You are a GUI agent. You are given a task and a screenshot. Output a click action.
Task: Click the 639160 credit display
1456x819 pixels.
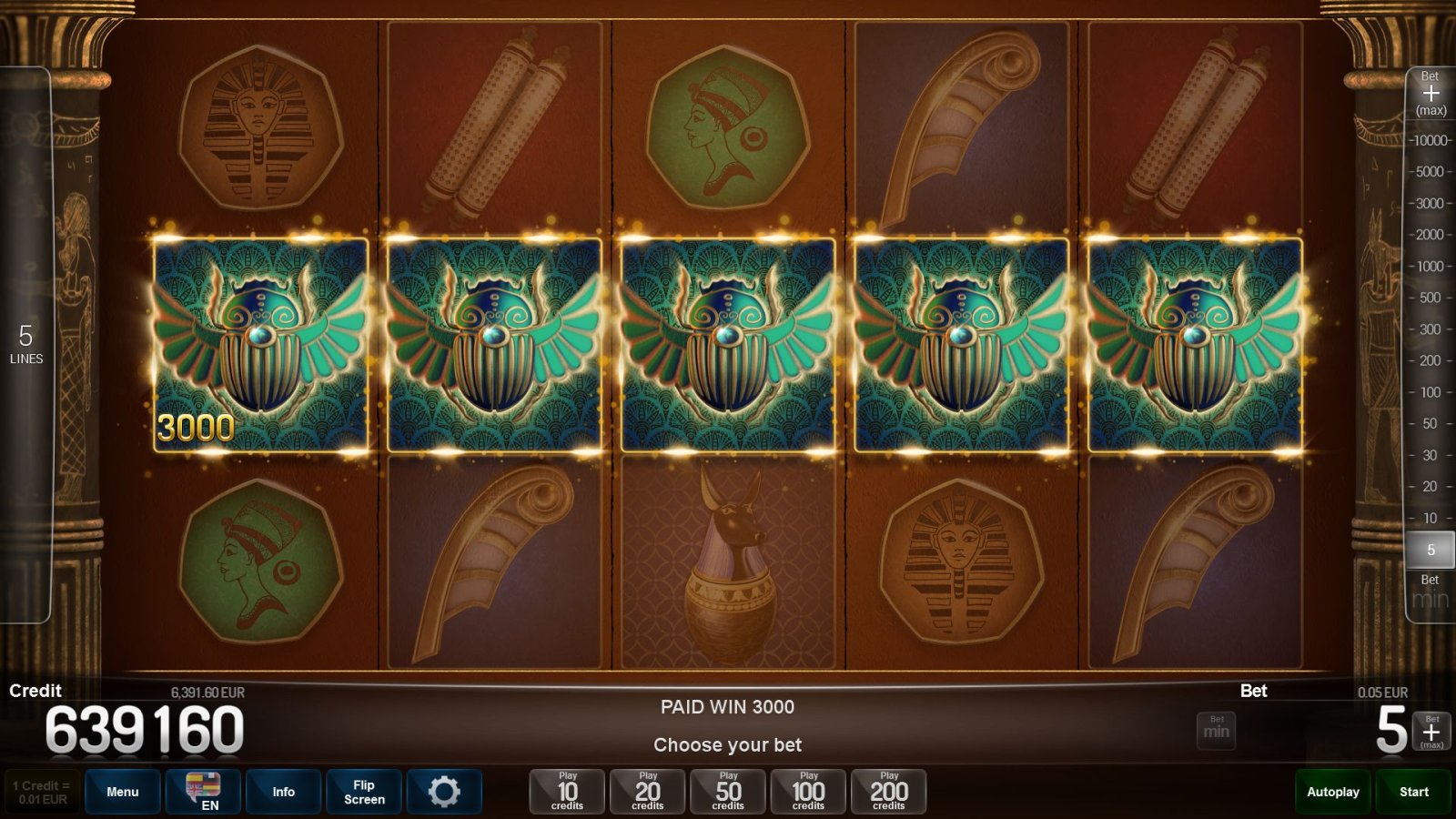point(146,725)
